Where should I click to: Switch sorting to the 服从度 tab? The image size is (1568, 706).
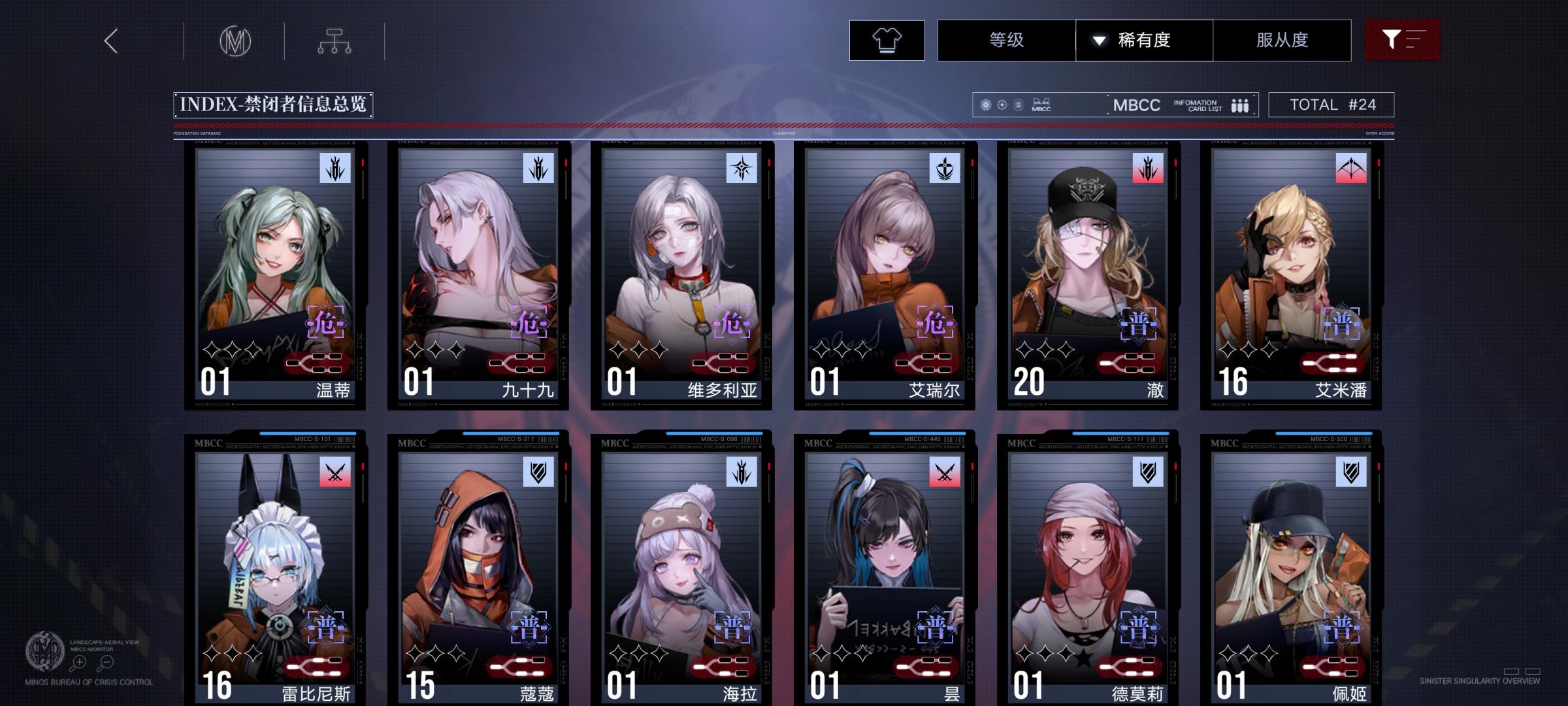coord(1282,40)
